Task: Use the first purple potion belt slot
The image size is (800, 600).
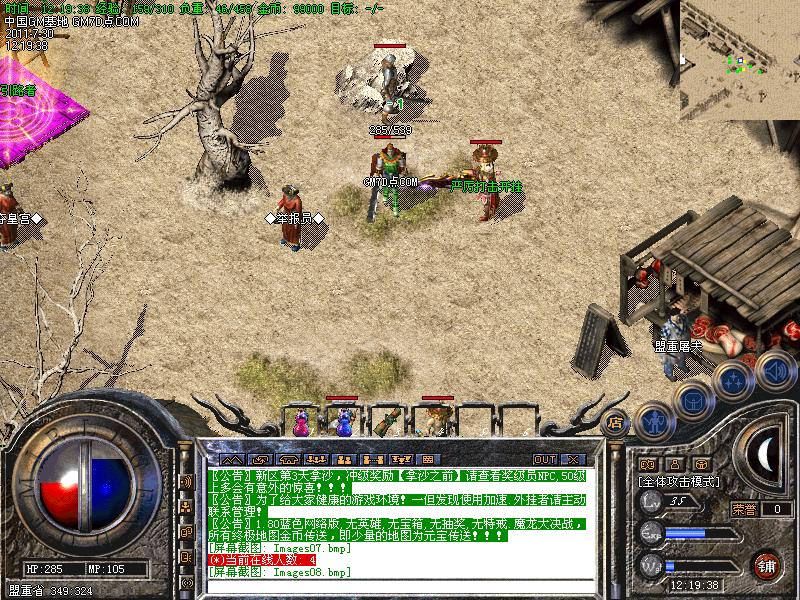Action: (x=300, y=421)
